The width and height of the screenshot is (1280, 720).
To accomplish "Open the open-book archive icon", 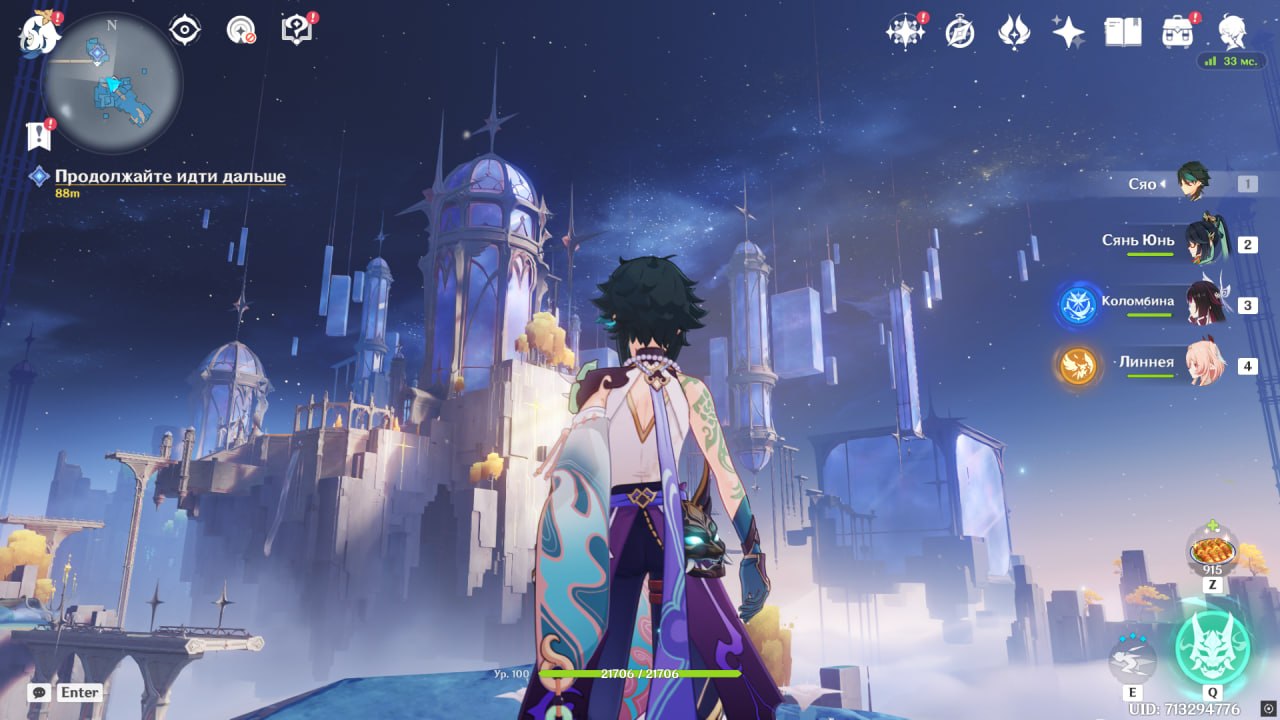I will [1123, 32].
